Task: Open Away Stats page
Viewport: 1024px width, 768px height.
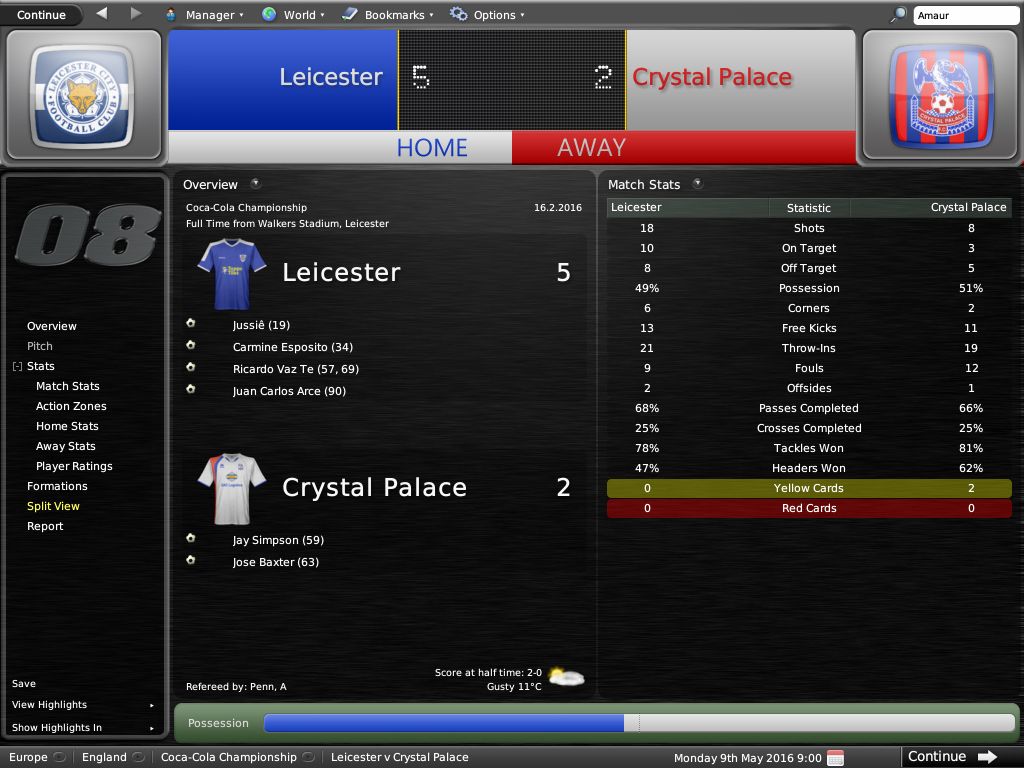Action: [x=66, y=446]
